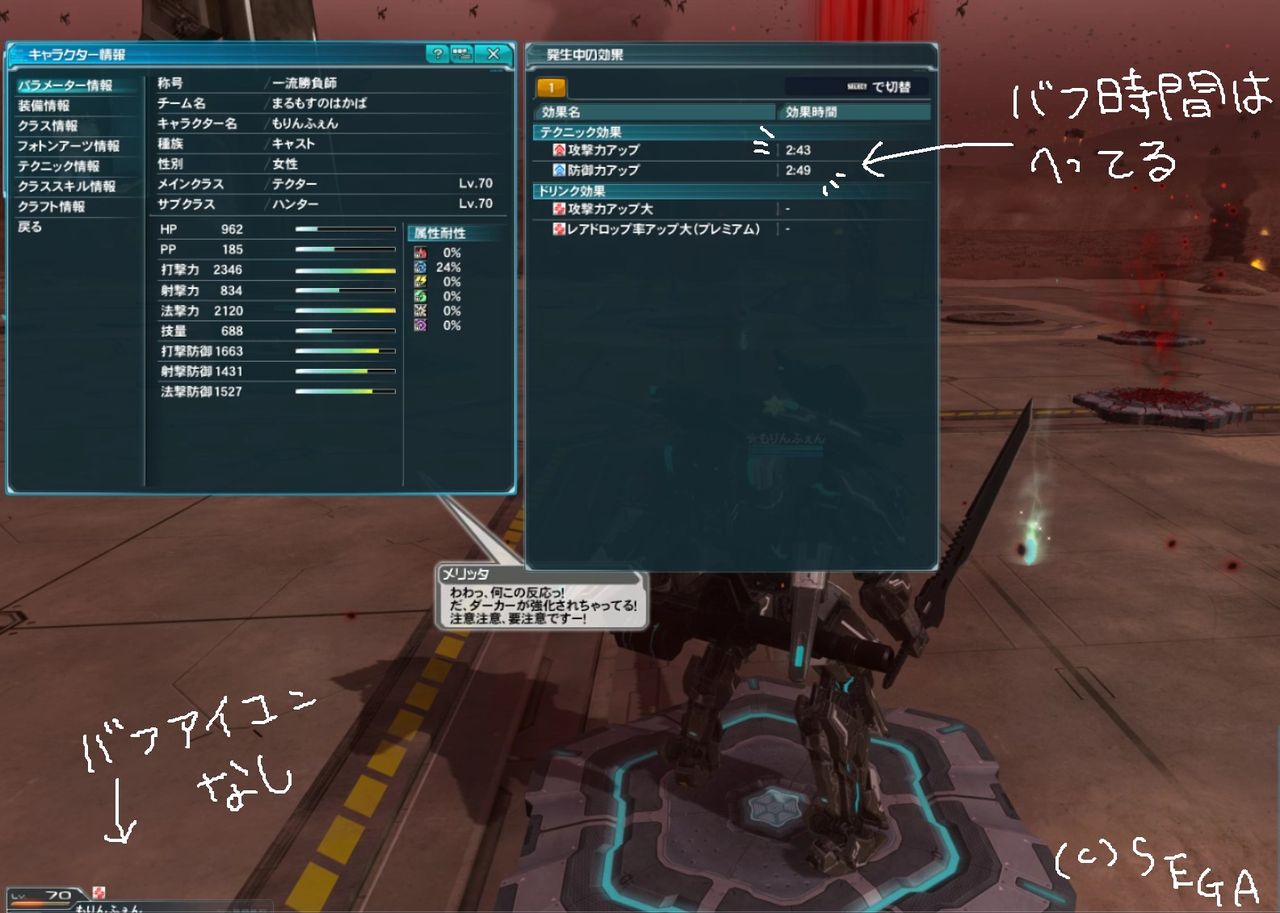Click the blue 防御力アップ effect icon

point(559,170)
